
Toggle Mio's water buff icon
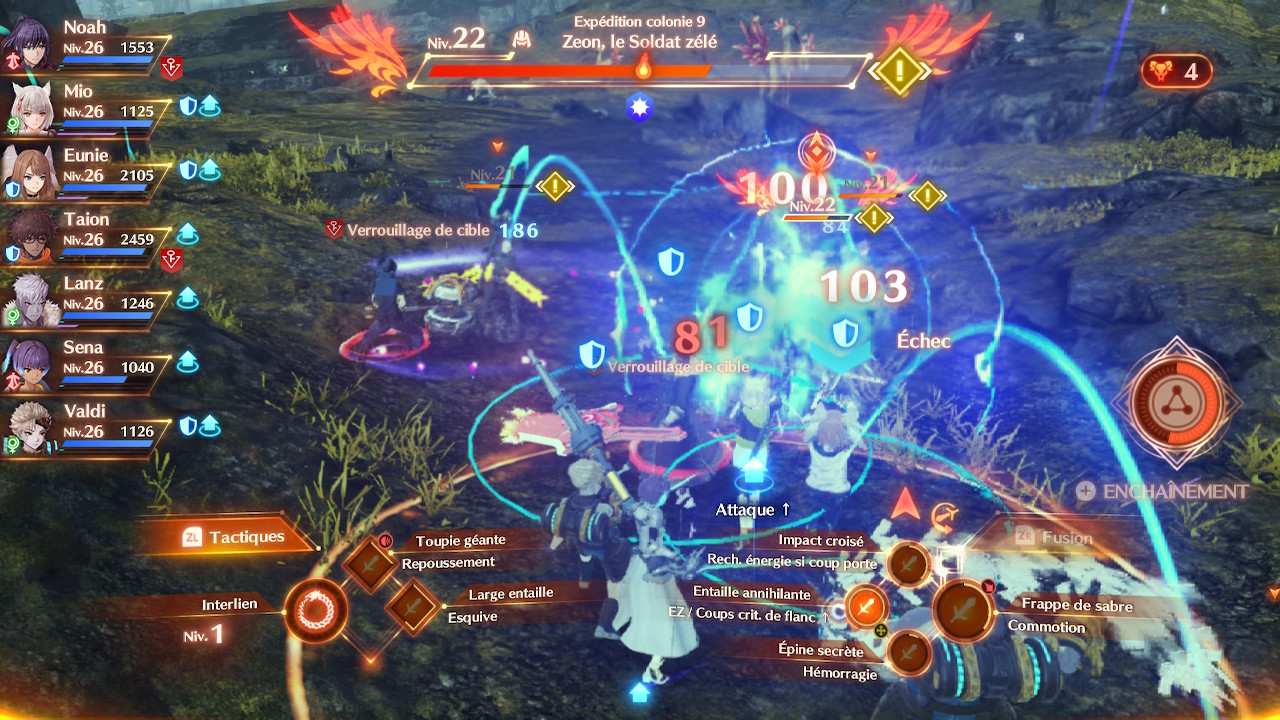209,107
